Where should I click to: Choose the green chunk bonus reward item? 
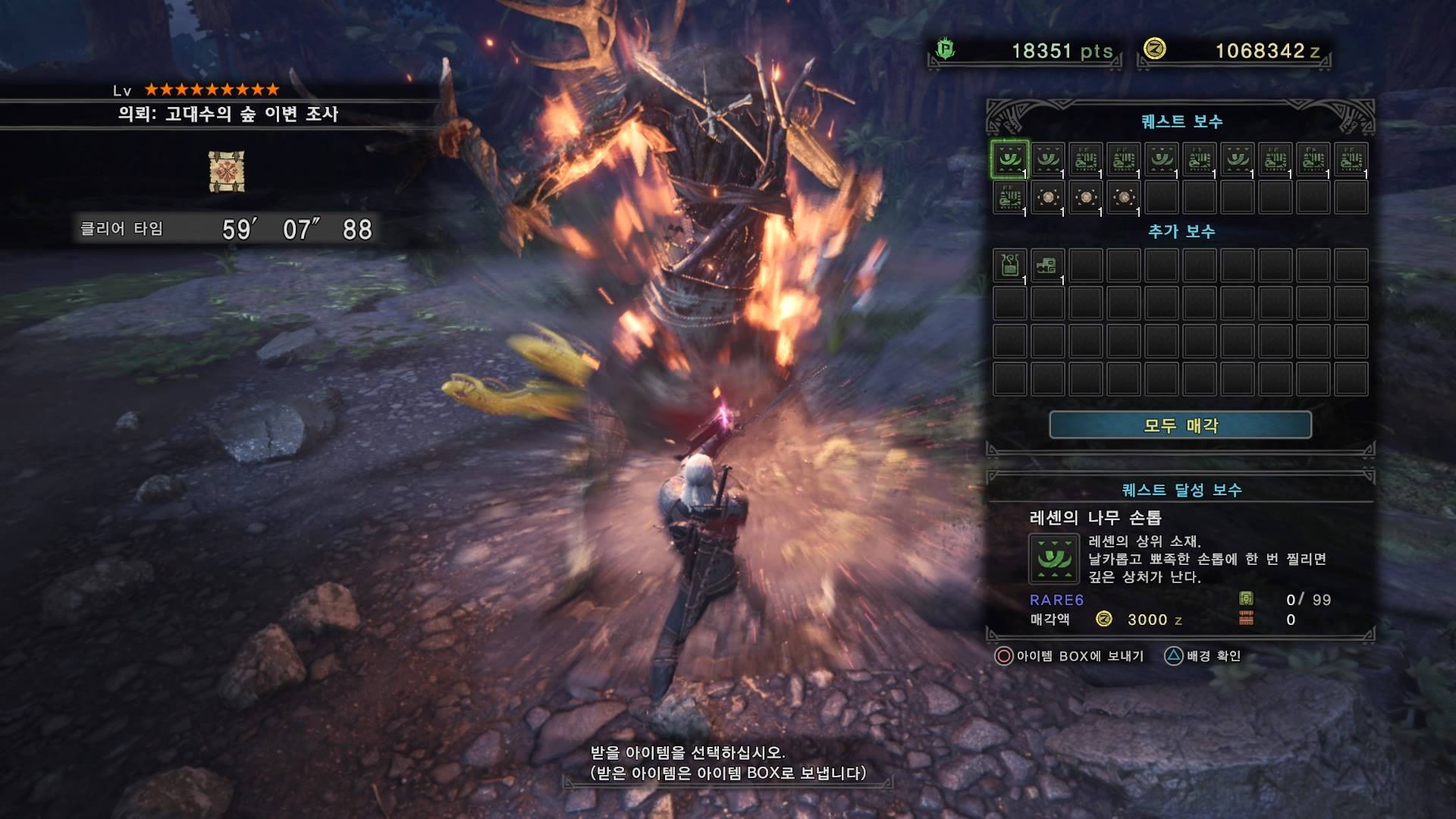point(1047,265)
